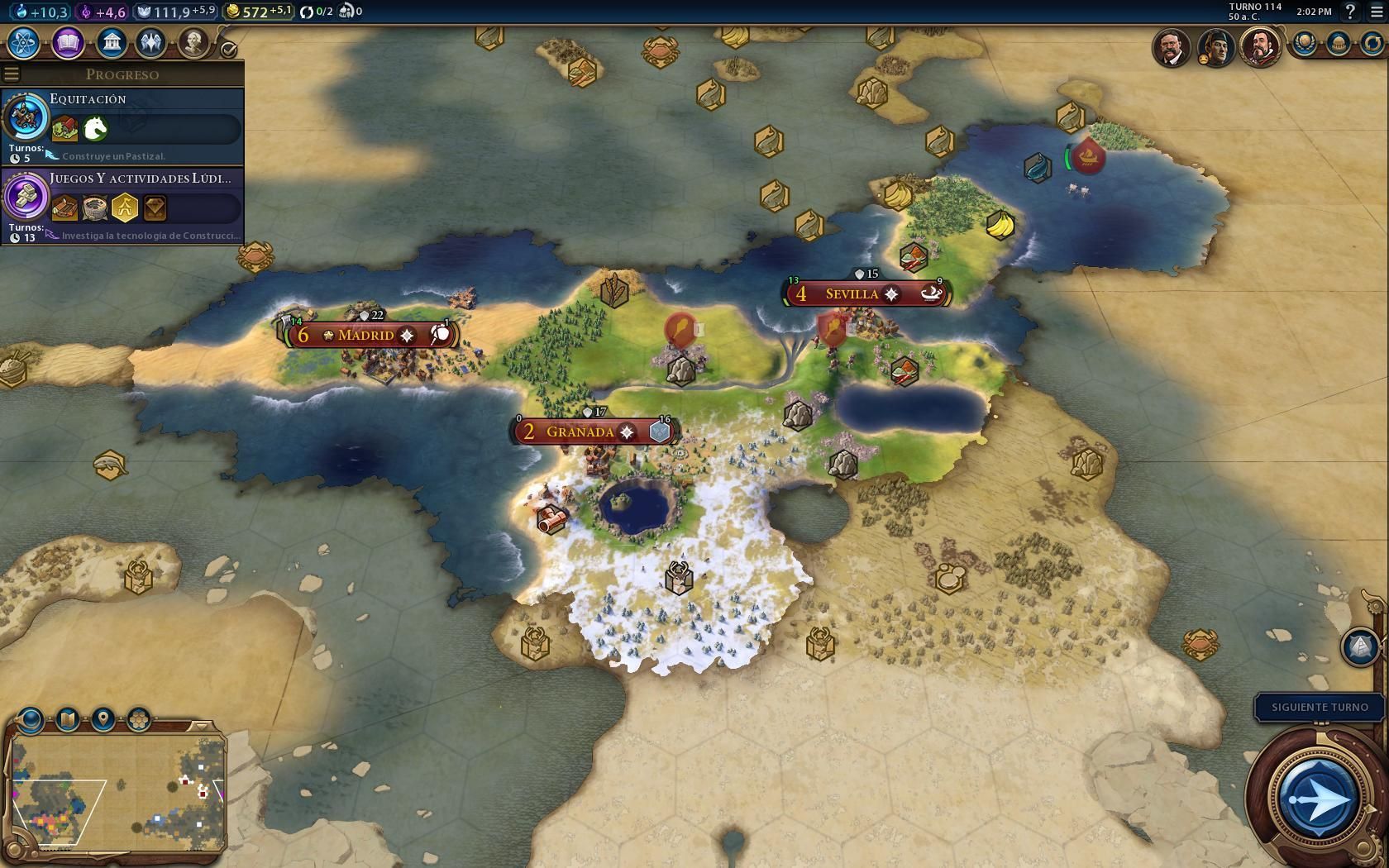Collapse the minimap with the arrow tab
Image resolution: width=1389 pixels, height=868 pixels.
coord(201,726)
